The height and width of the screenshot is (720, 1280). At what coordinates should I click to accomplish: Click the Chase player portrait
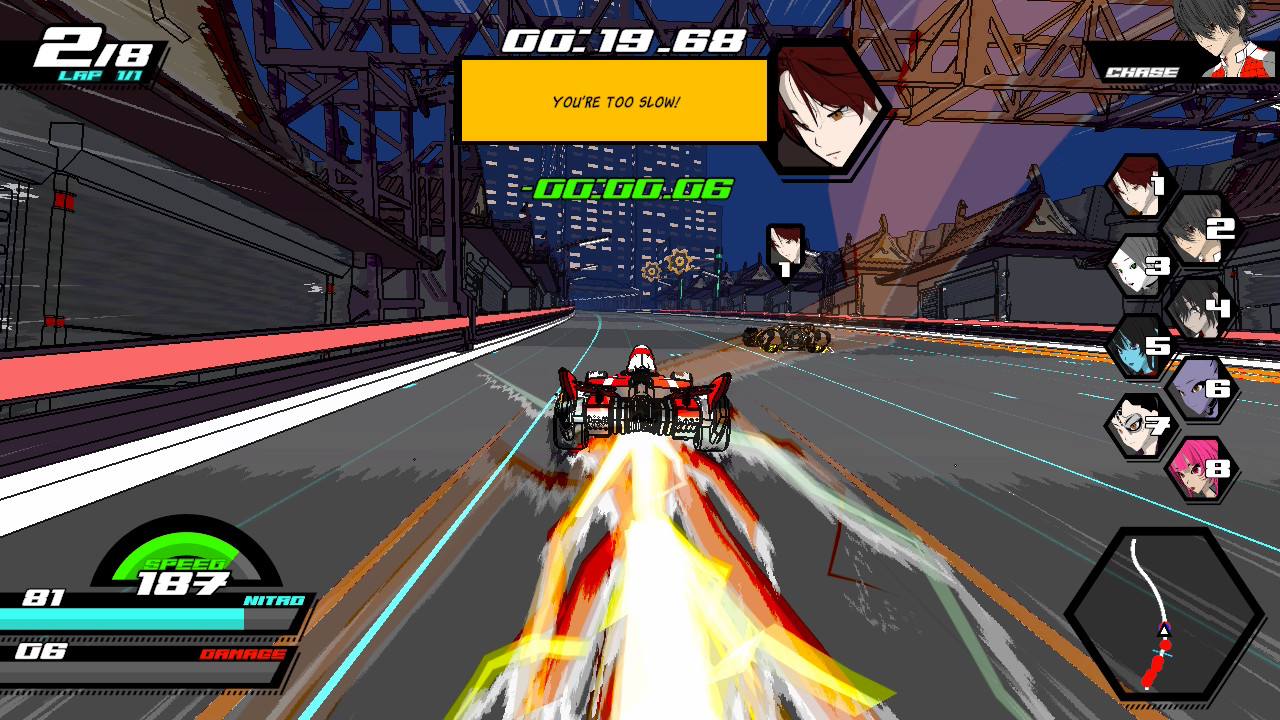click(x=1223, y=40)
